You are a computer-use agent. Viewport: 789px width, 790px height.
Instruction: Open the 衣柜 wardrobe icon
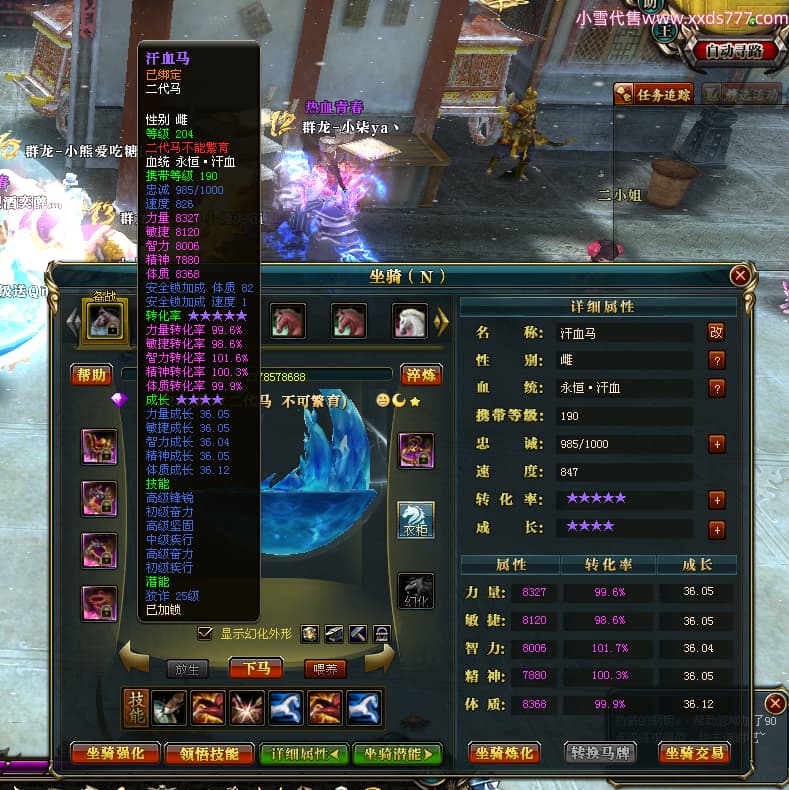pyautogui.click(x=416, y=520)
